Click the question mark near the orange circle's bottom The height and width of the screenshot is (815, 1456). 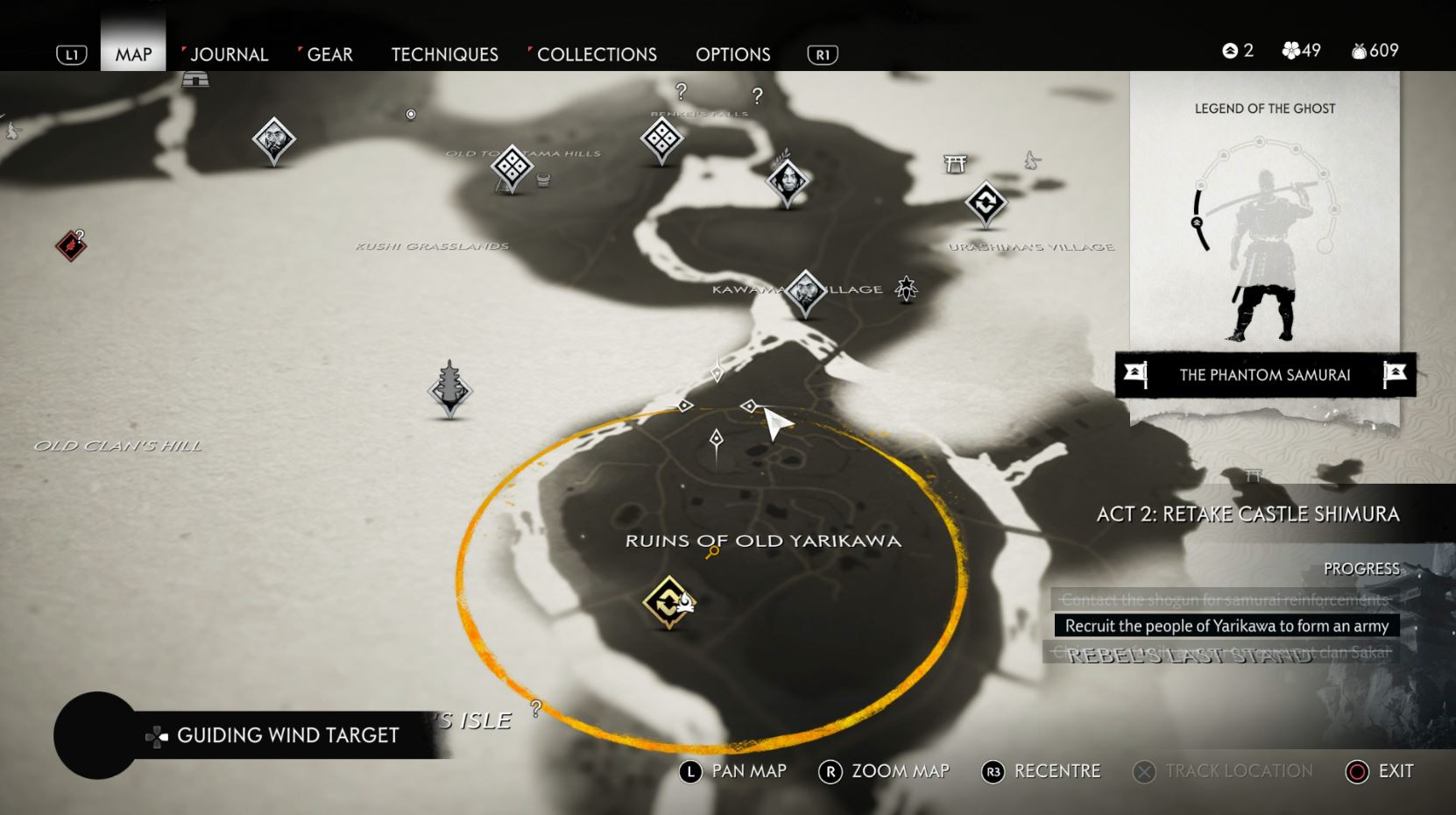[x=536, y=707]
